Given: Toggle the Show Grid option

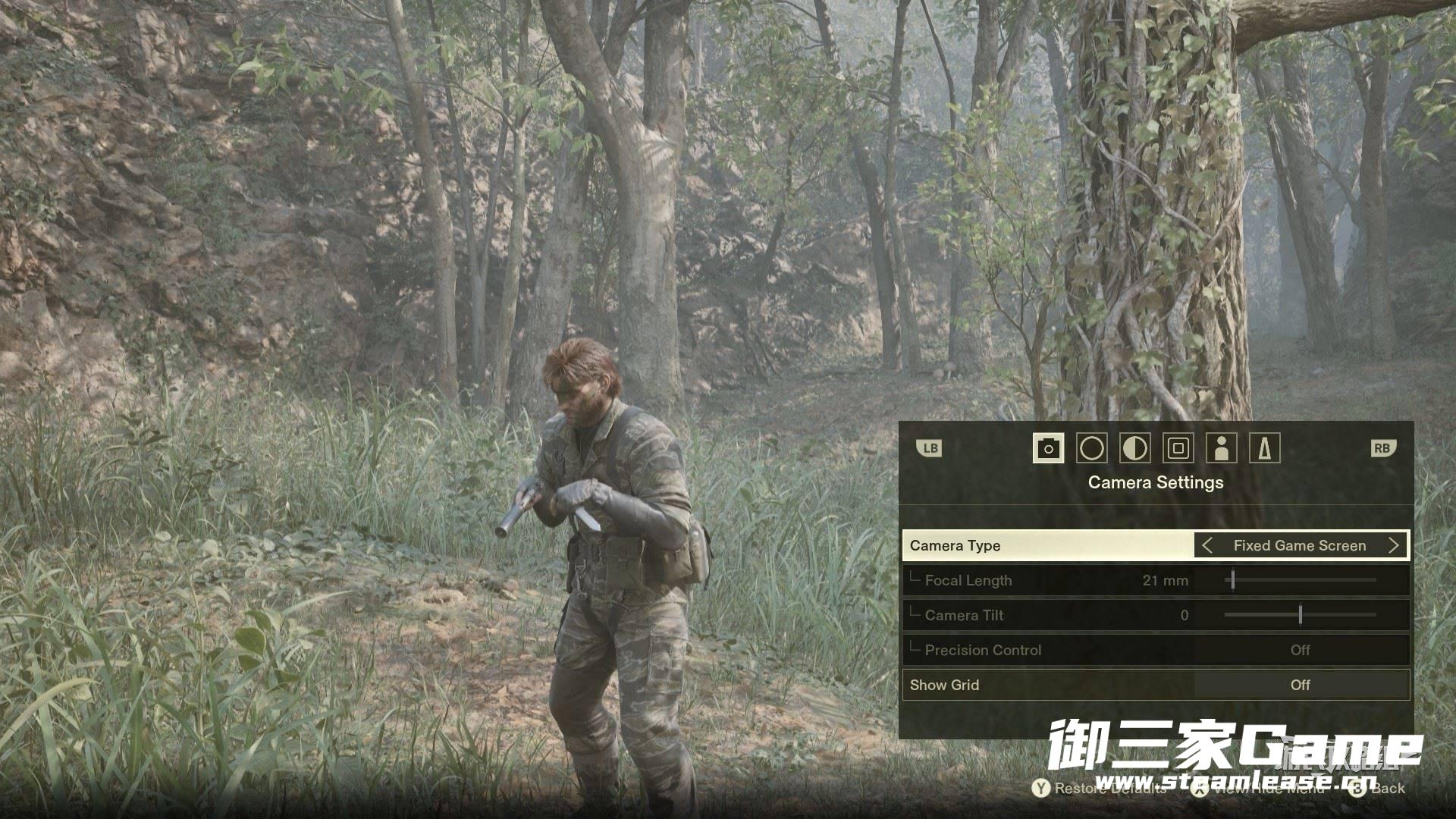Looking at the screenshot, I should pyautogui.click(x=1300, y=685).
